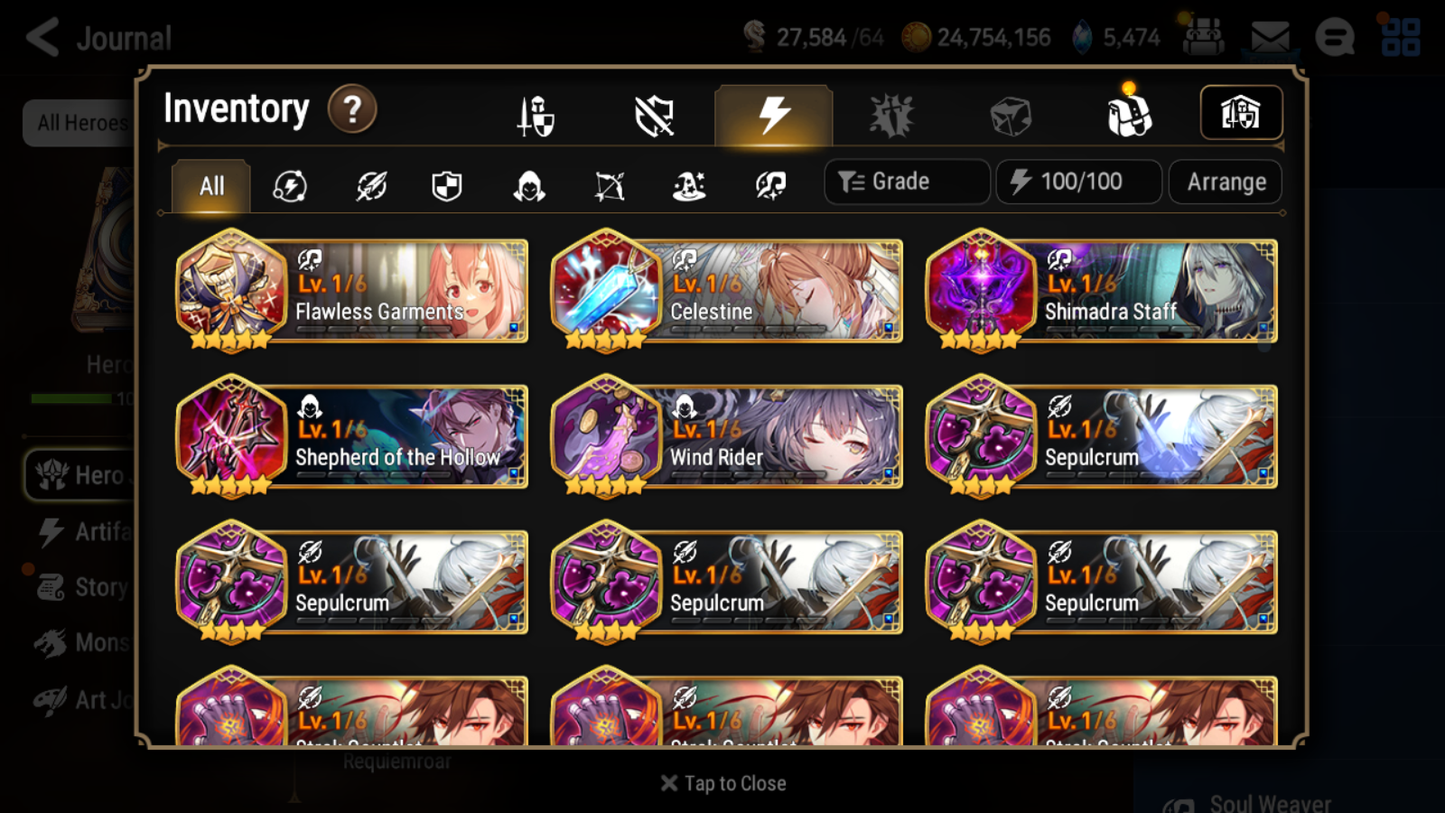Select the Ranger bow filter icon

(608, 185)
